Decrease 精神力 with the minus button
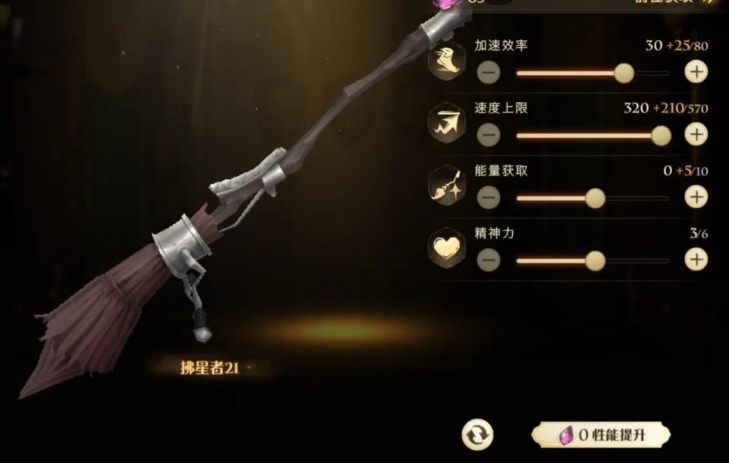 488,260
